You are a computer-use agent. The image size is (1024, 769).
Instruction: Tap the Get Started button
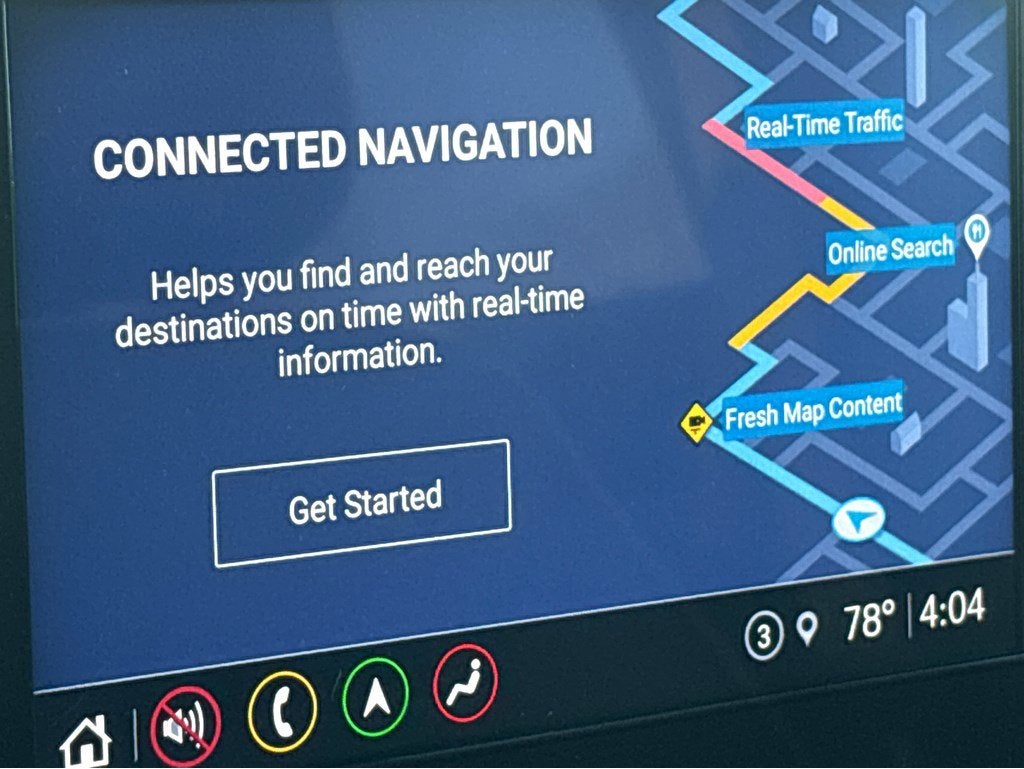click(x=362, y=502)
